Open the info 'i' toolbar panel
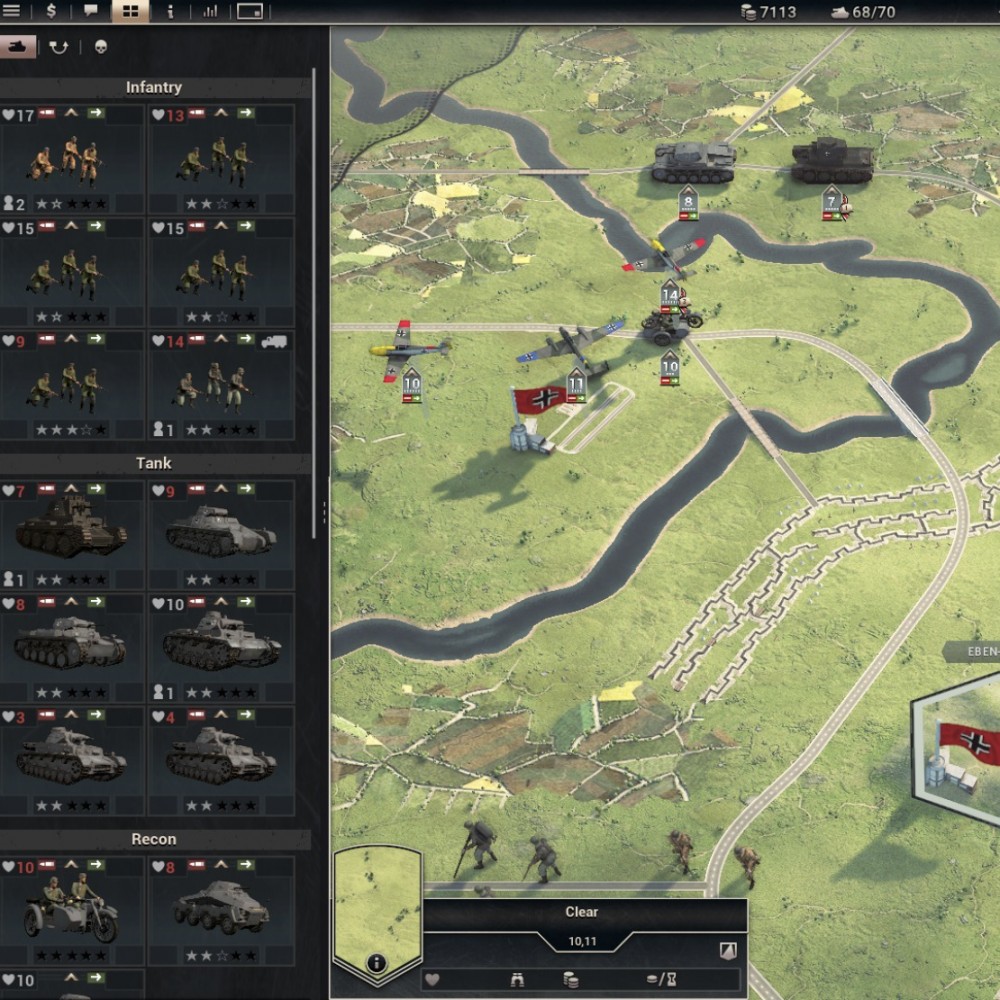This screenshot has height=1000, width=1000. (x=170, y=11)
